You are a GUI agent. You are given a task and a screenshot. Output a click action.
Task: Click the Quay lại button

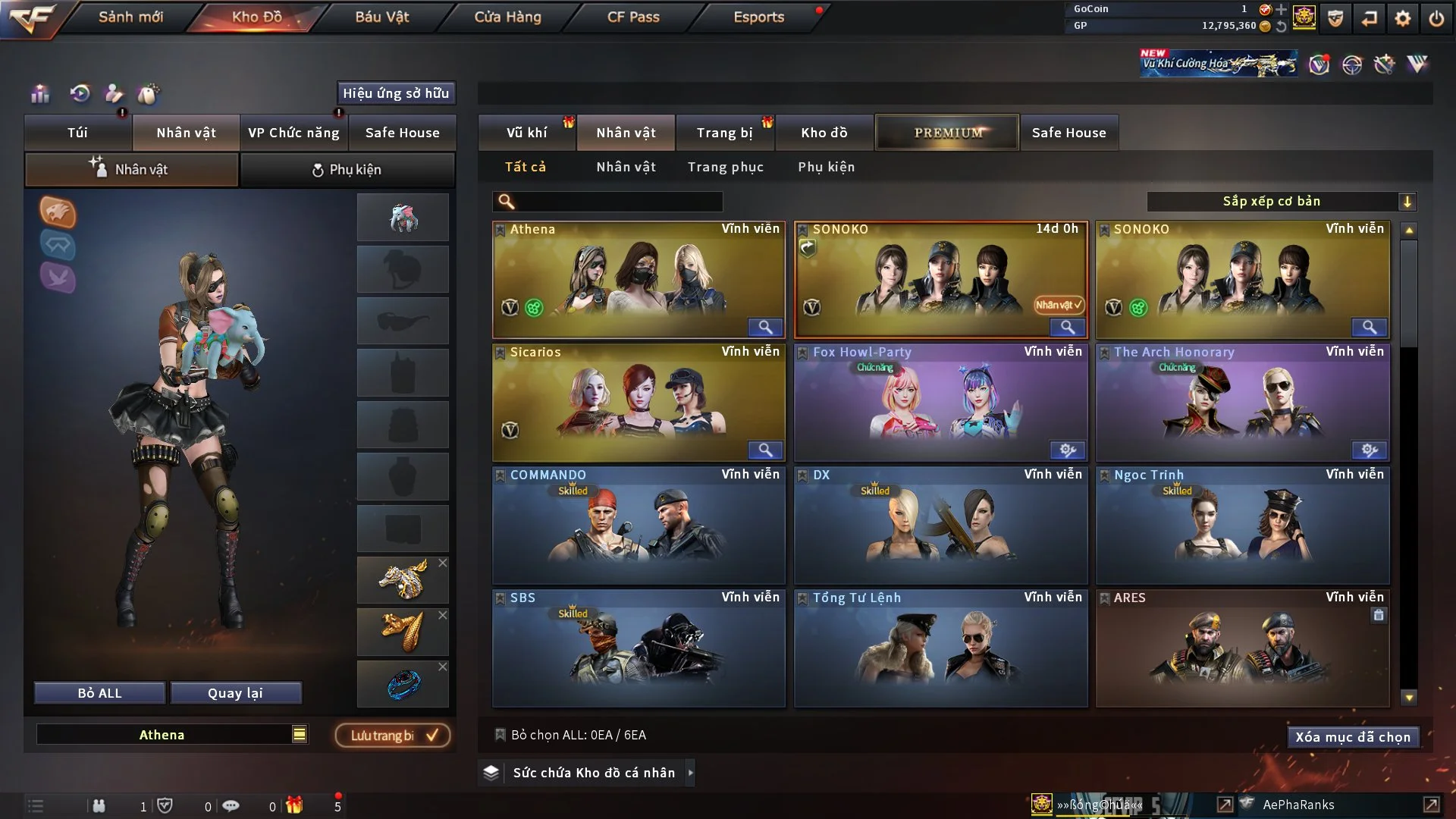point(235,693)
